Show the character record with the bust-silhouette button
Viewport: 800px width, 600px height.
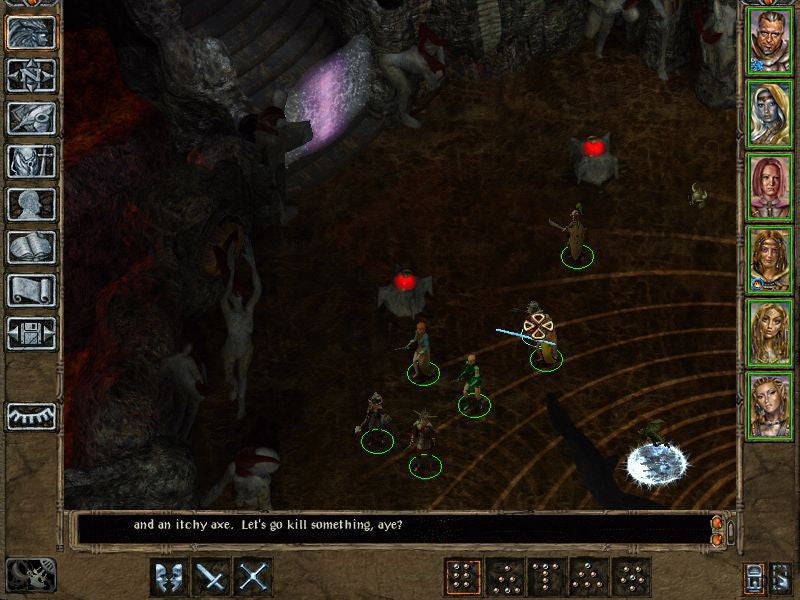pyautogui.click(x=31, y=204)
